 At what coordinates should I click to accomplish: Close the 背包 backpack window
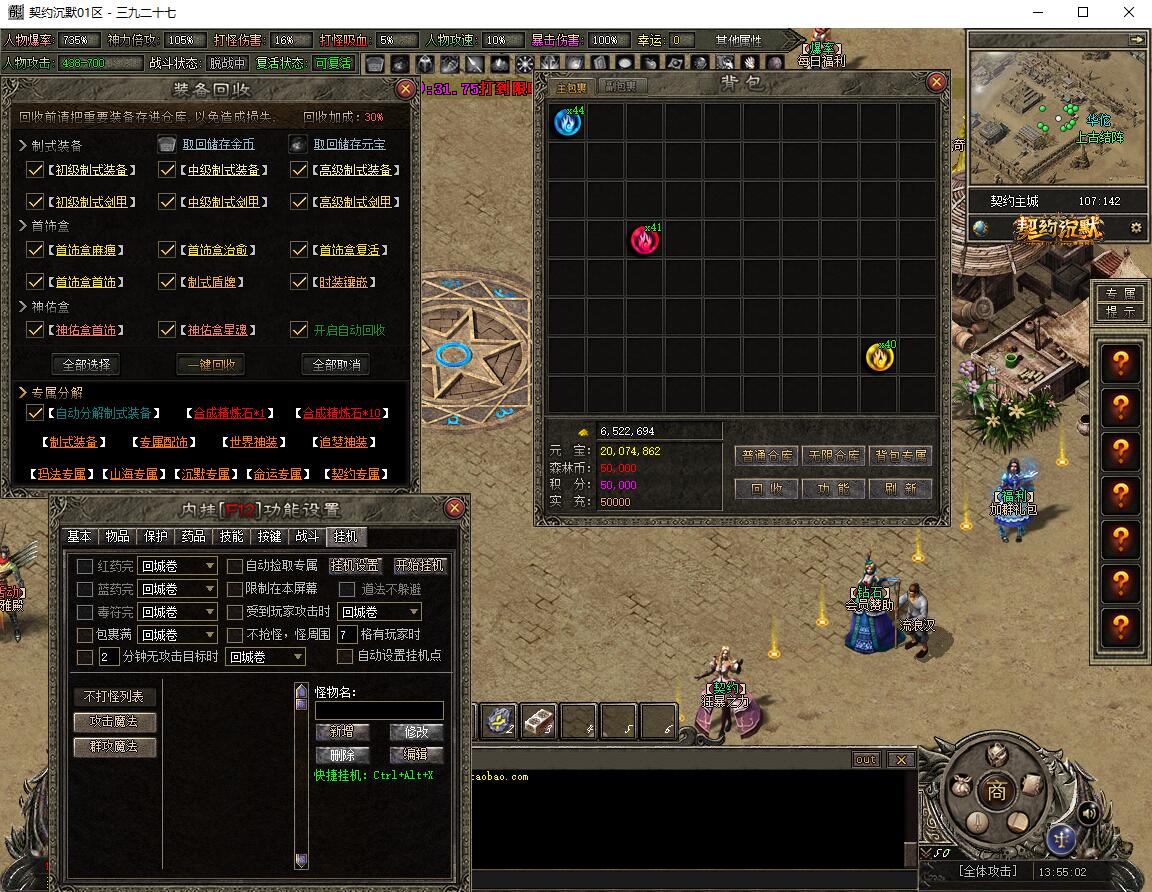(936, 82)
